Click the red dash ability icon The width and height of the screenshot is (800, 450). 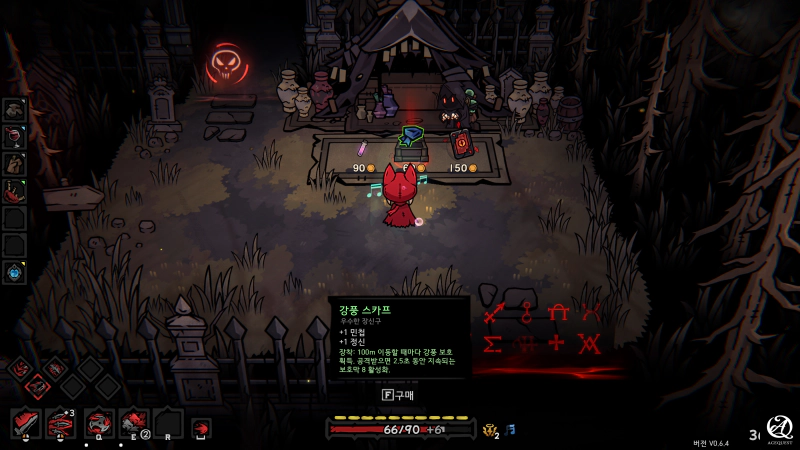[x=201, y=428]
